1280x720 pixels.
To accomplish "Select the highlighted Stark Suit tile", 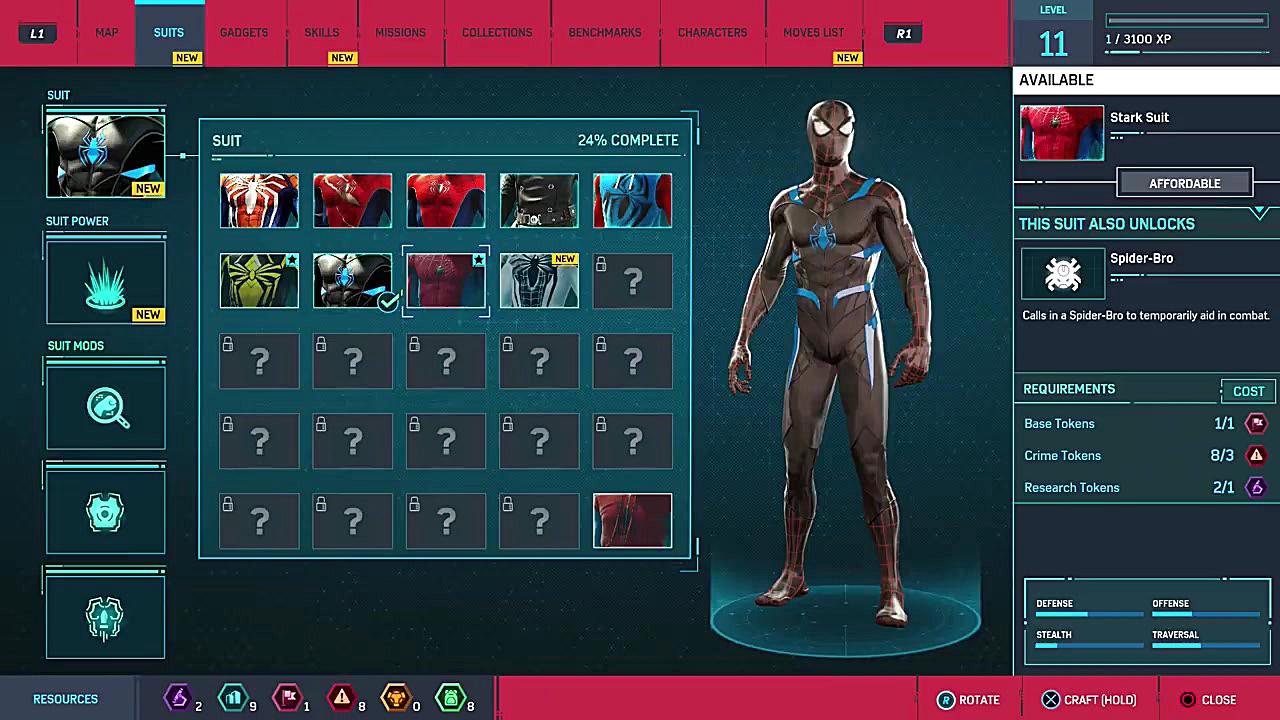I will pyautogui.click(x=446, y=281).
